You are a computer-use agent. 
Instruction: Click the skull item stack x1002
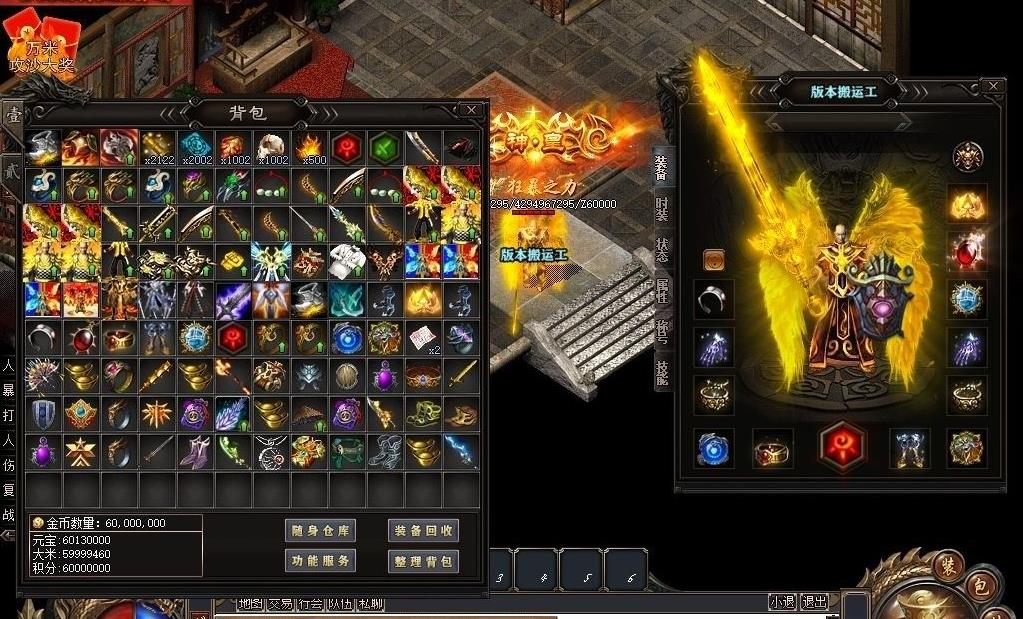[271, 147]
